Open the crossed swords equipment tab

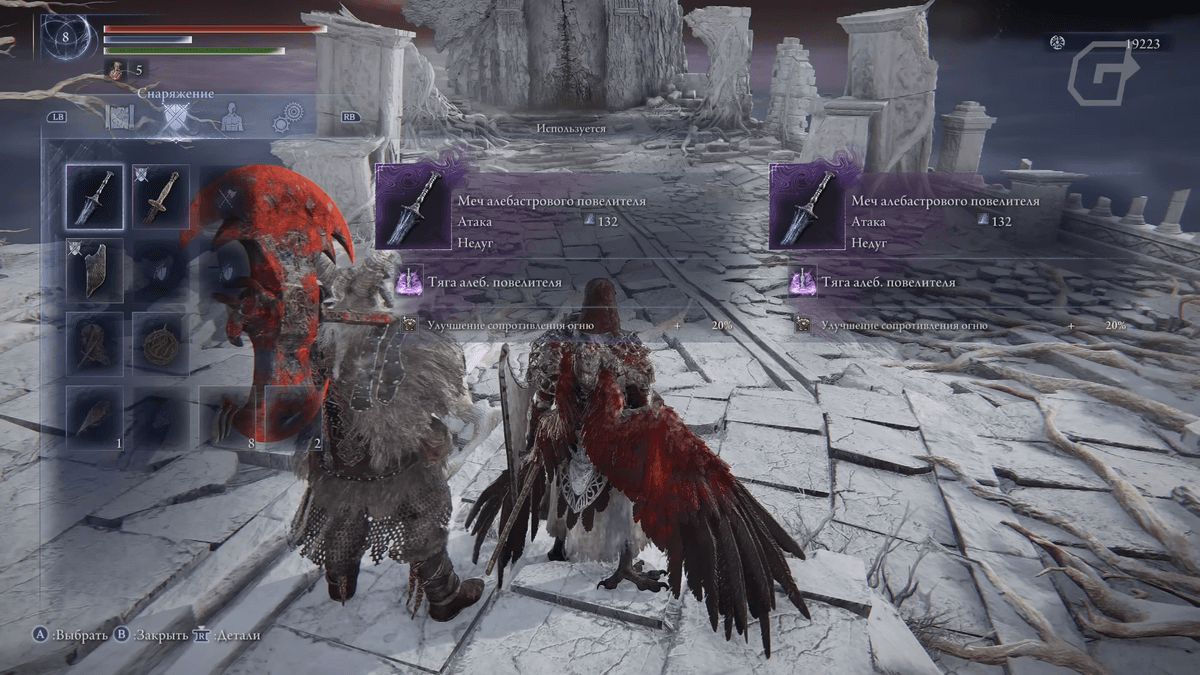tap(178, 118)
